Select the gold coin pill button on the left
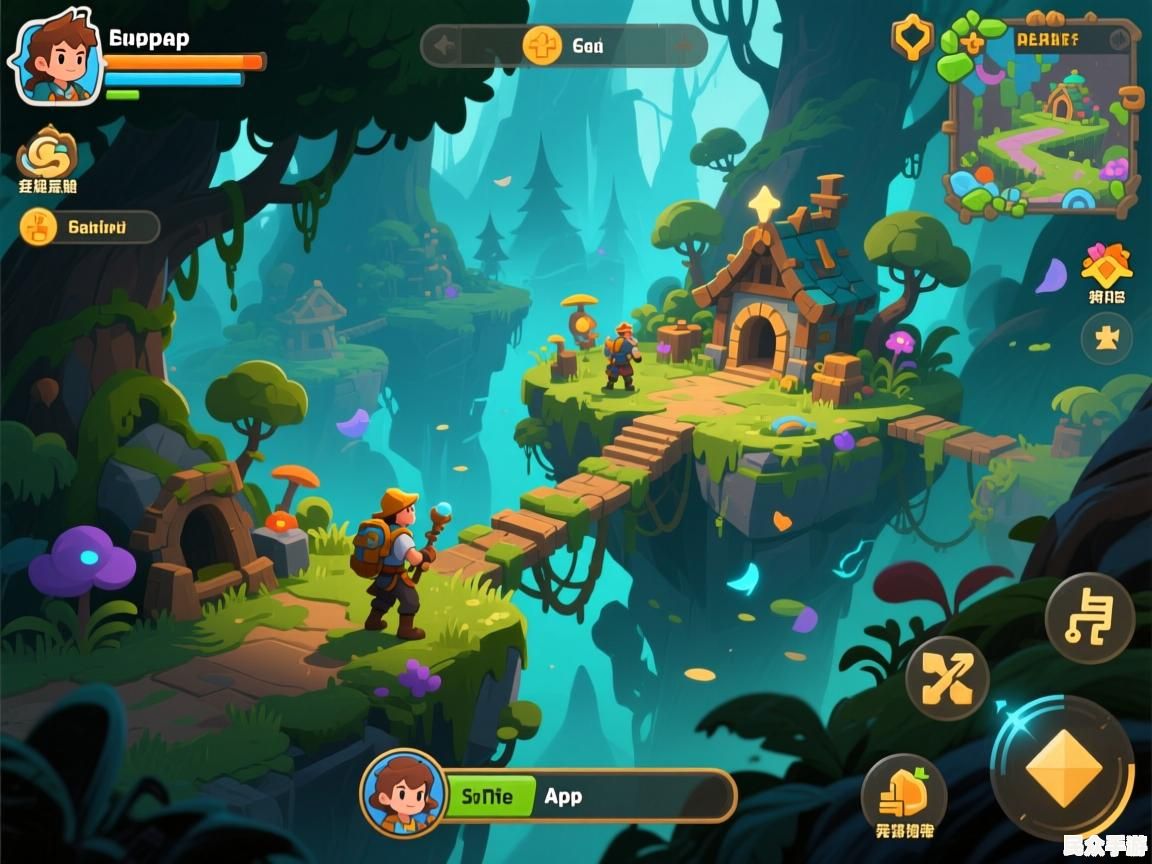 88,227
